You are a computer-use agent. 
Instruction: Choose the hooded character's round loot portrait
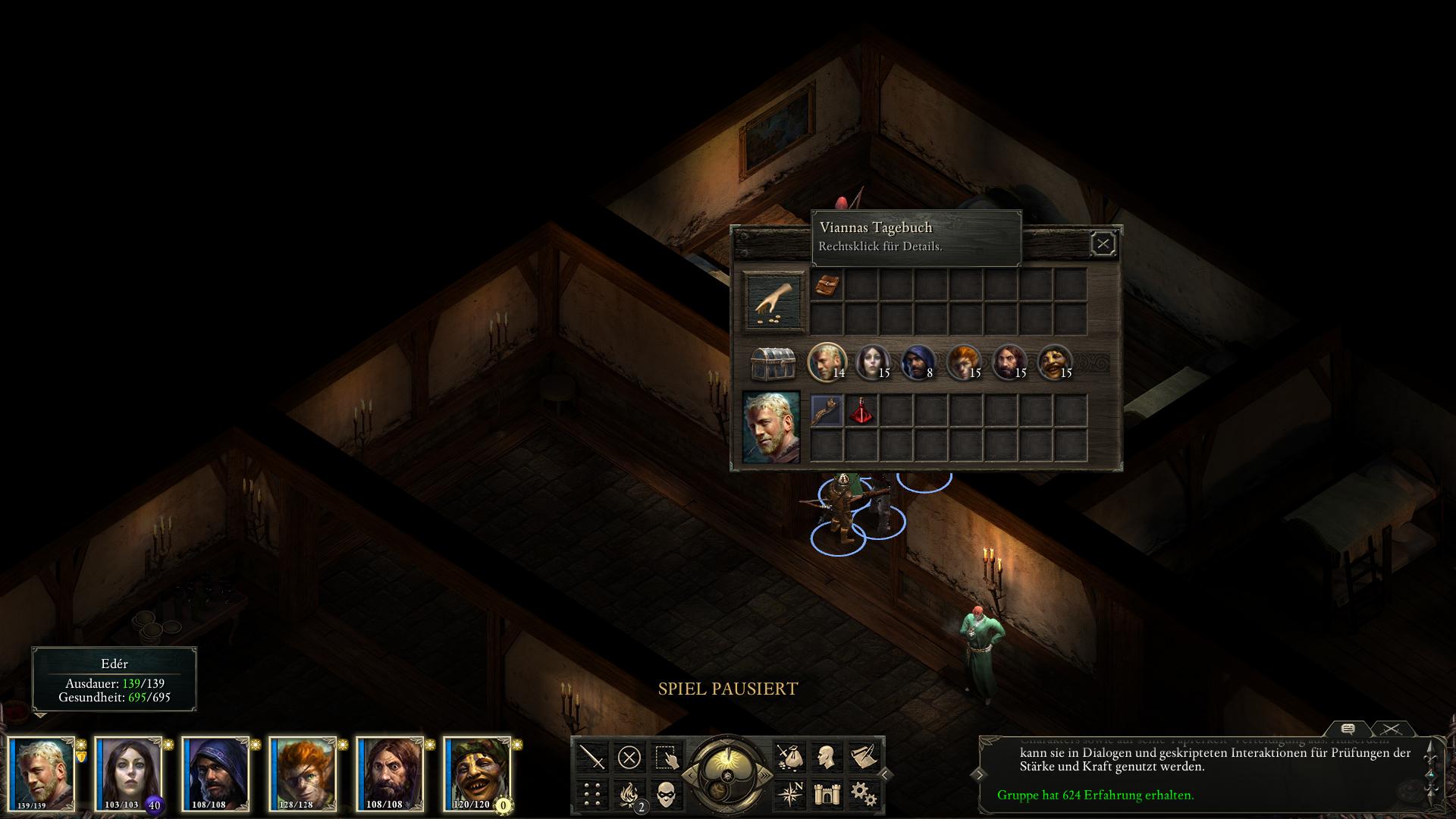[x=916, y=362]
